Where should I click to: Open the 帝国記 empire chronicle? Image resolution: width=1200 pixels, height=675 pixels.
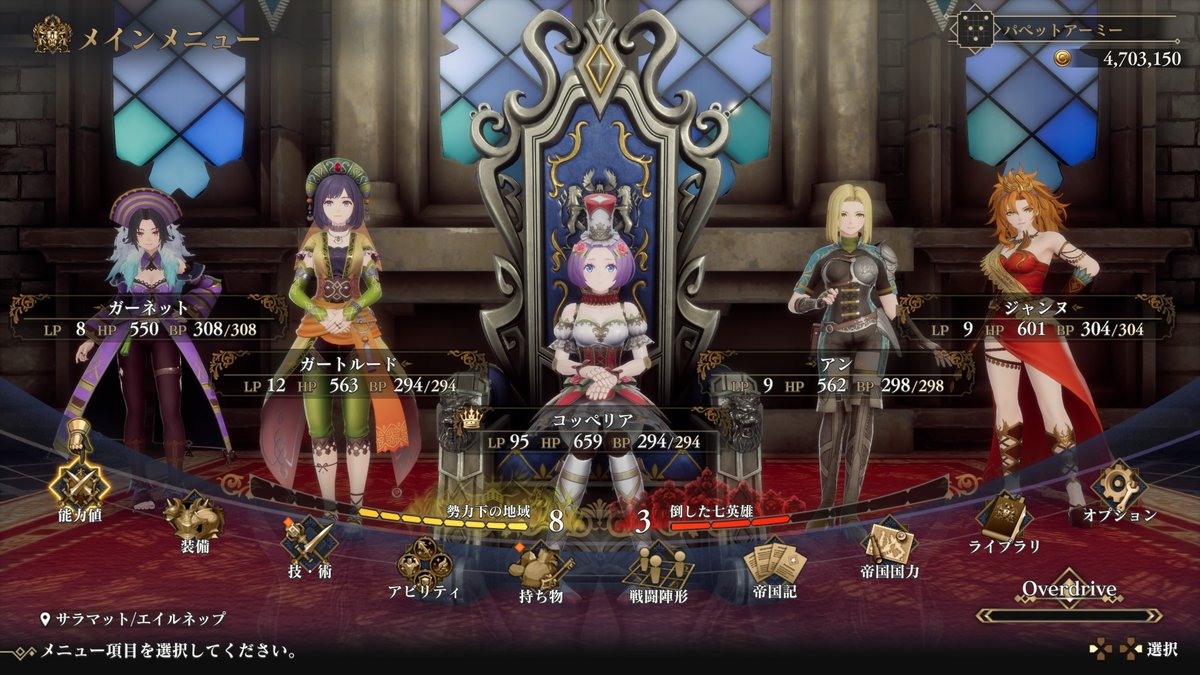(x=774, y=564)
